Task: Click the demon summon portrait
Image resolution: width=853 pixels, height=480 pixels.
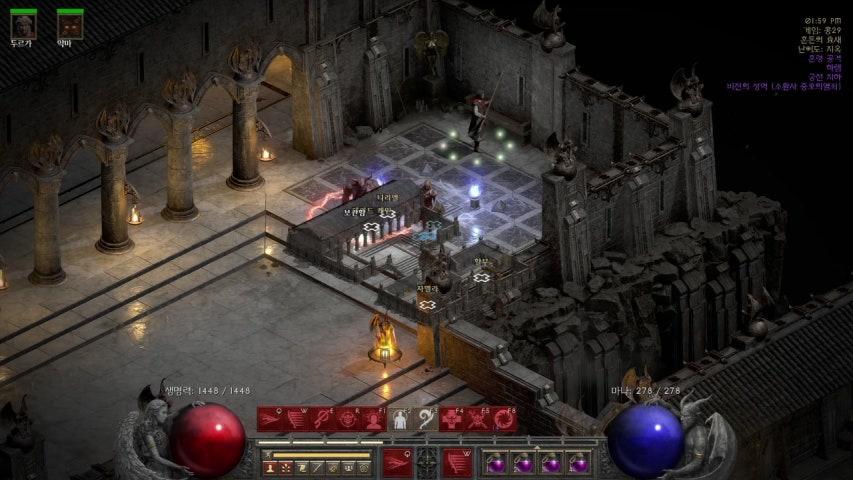Action: [x=69, y=24]
